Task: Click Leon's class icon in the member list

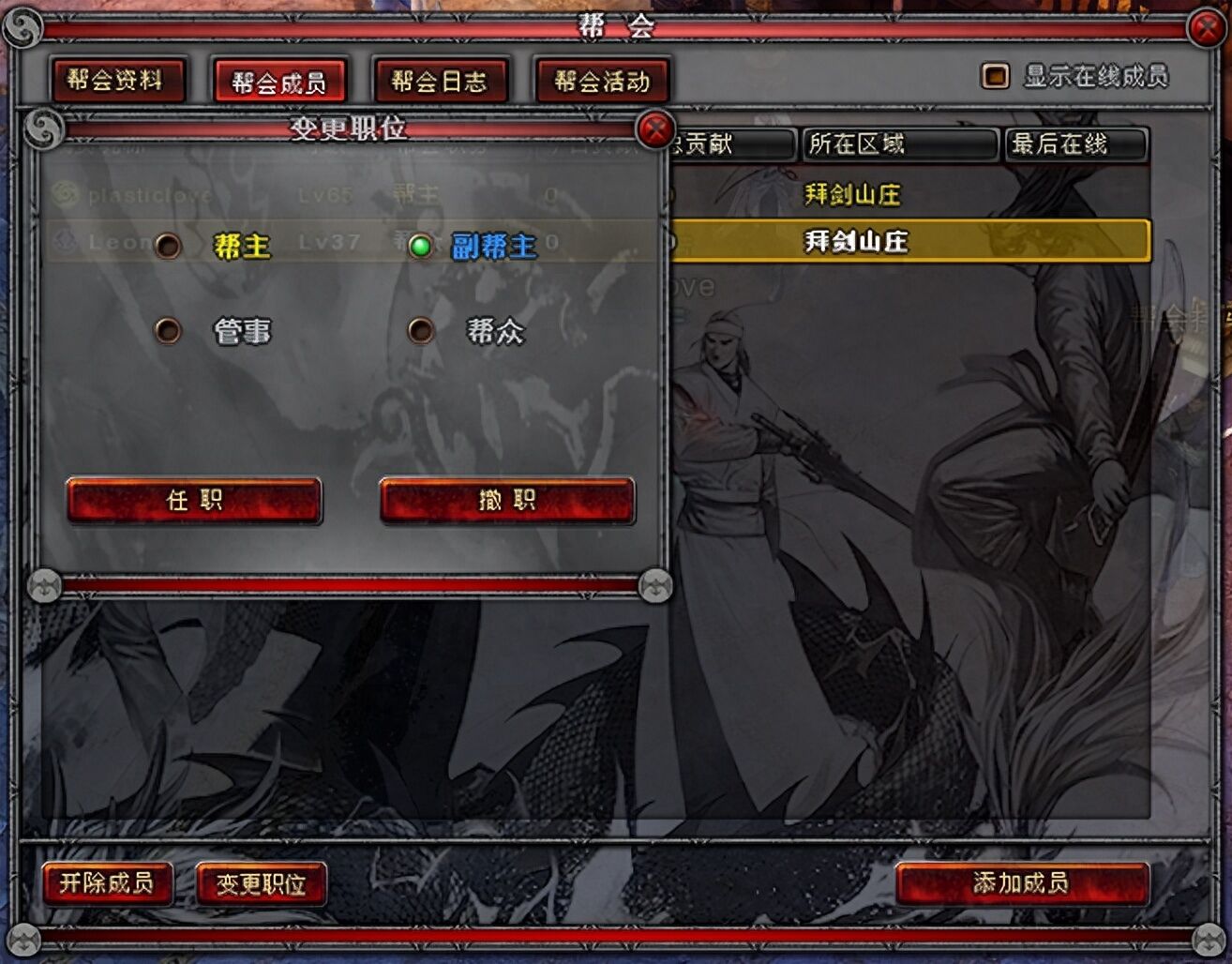Action: click(65, 243)
